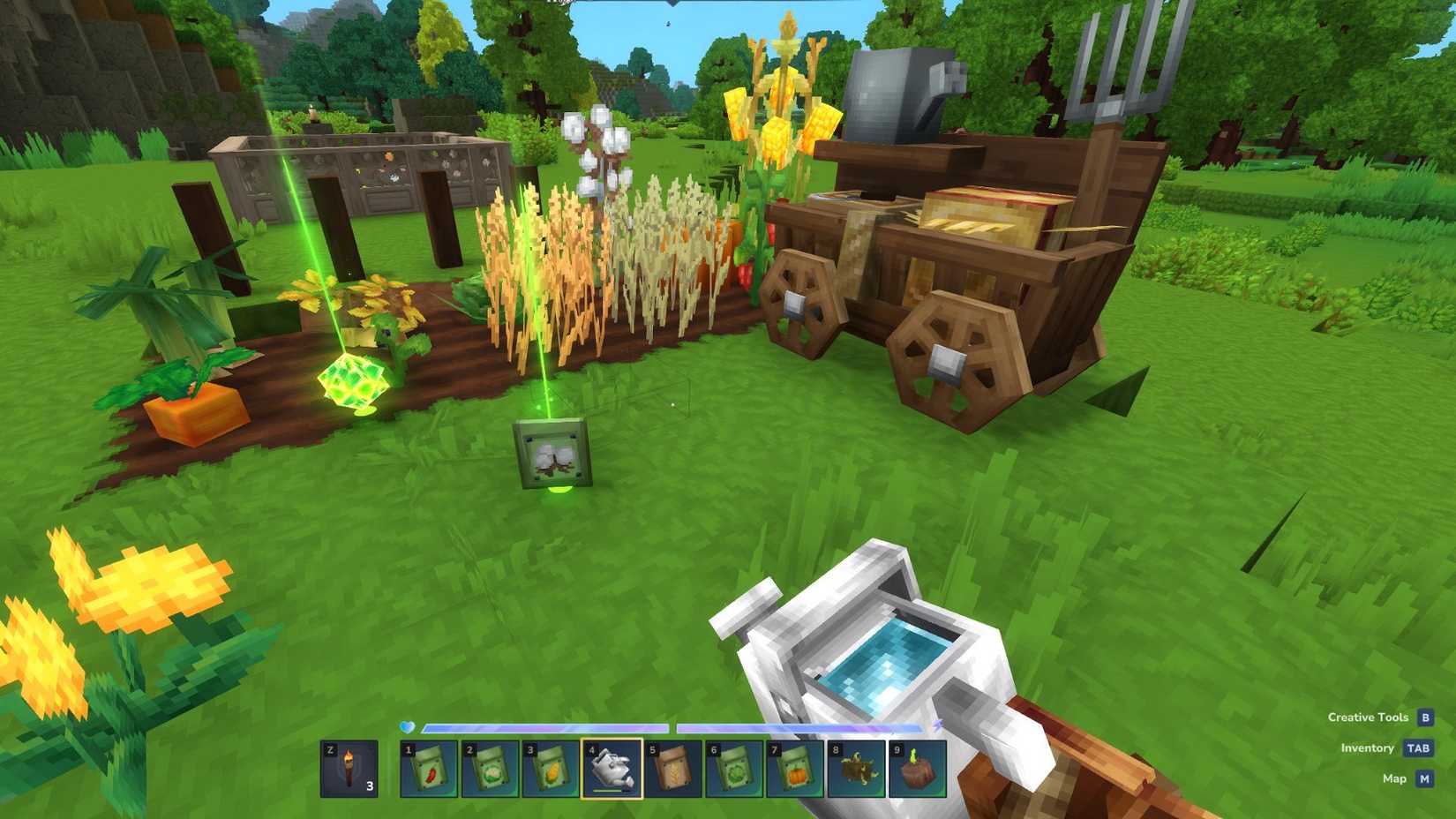Select the corn seed packet in slot 3

[x=552, y=767]
